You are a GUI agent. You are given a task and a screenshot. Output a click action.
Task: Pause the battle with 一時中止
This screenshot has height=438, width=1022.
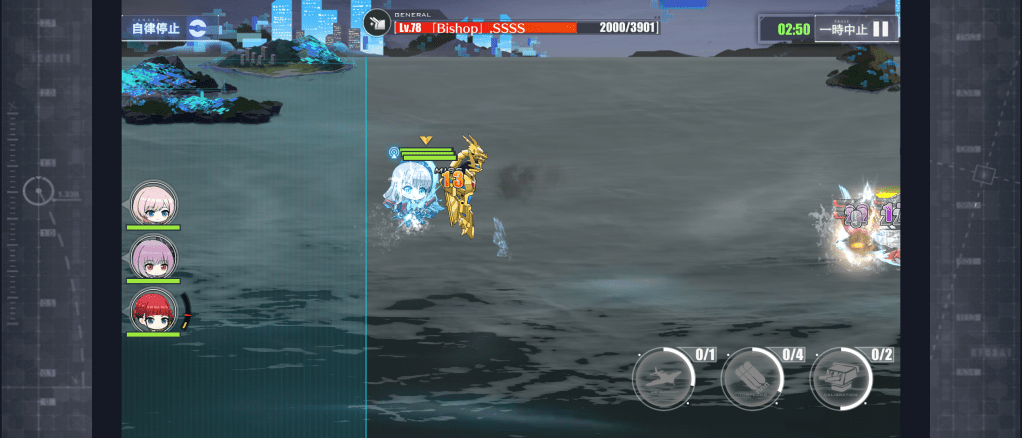(855, 29)
